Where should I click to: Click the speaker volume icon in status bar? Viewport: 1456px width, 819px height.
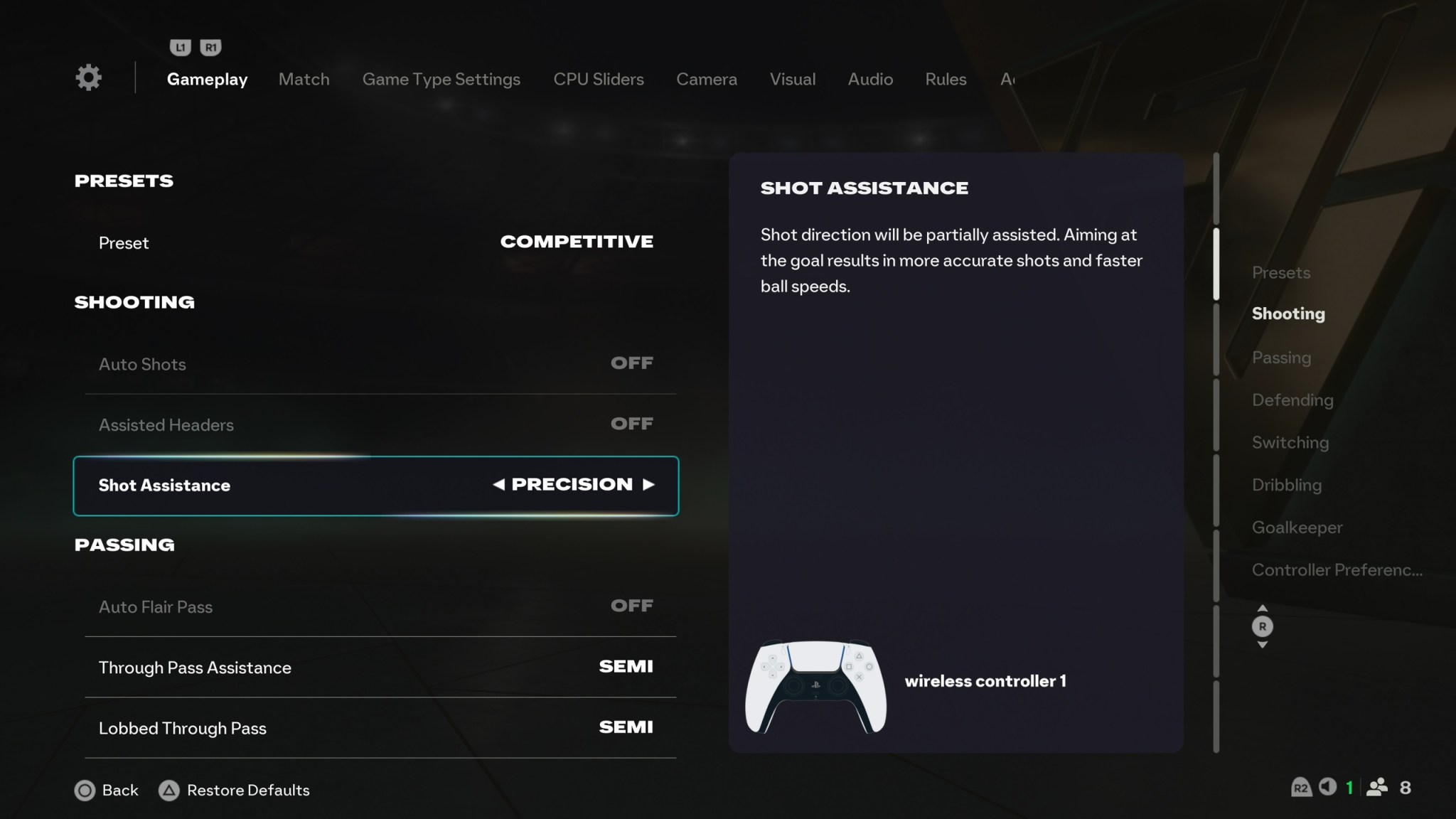tap(1328, 787)
